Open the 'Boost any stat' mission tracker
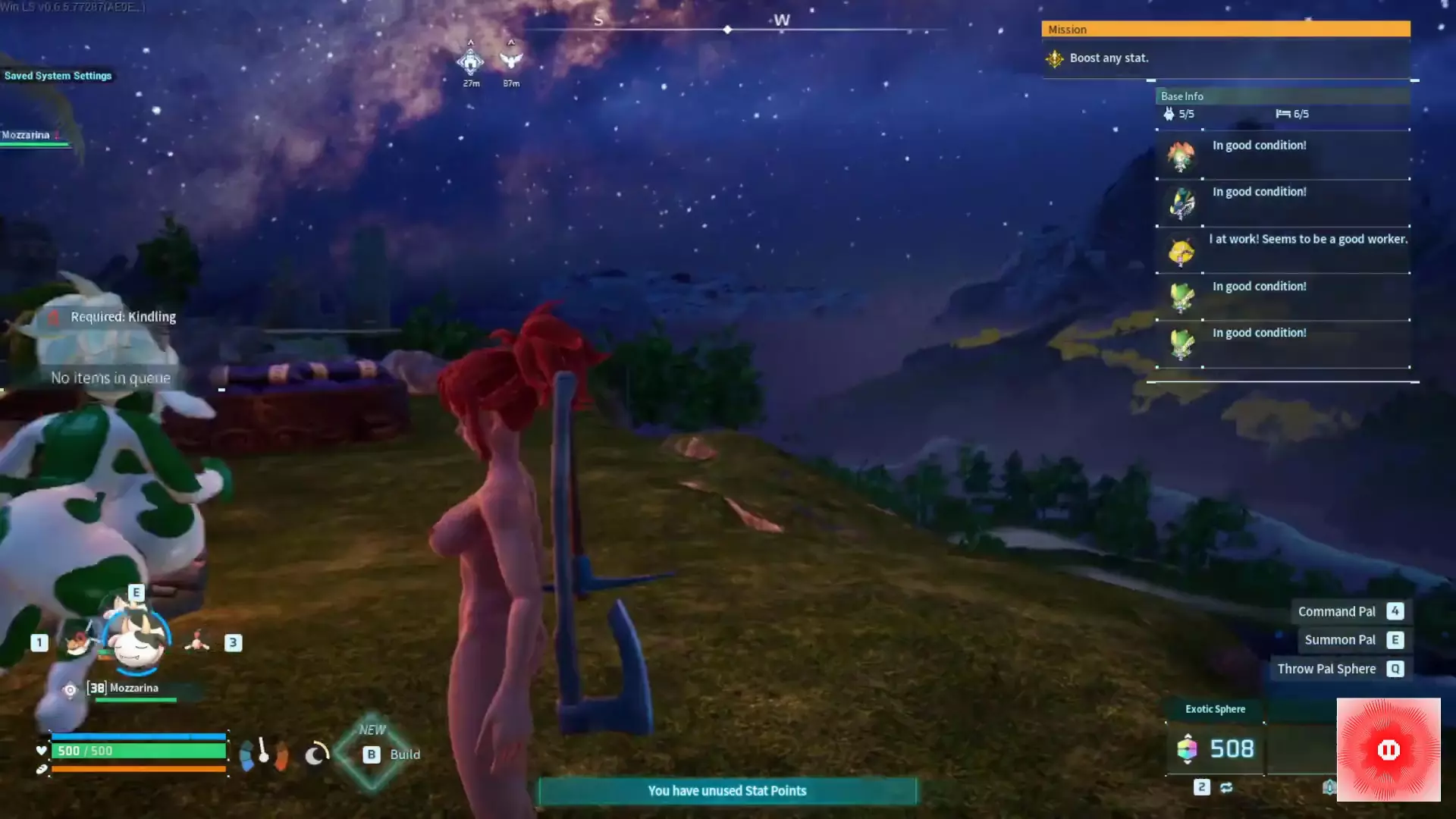Image resolution: width=1456 pixels, height=819 pixels. pos(1109,58)
